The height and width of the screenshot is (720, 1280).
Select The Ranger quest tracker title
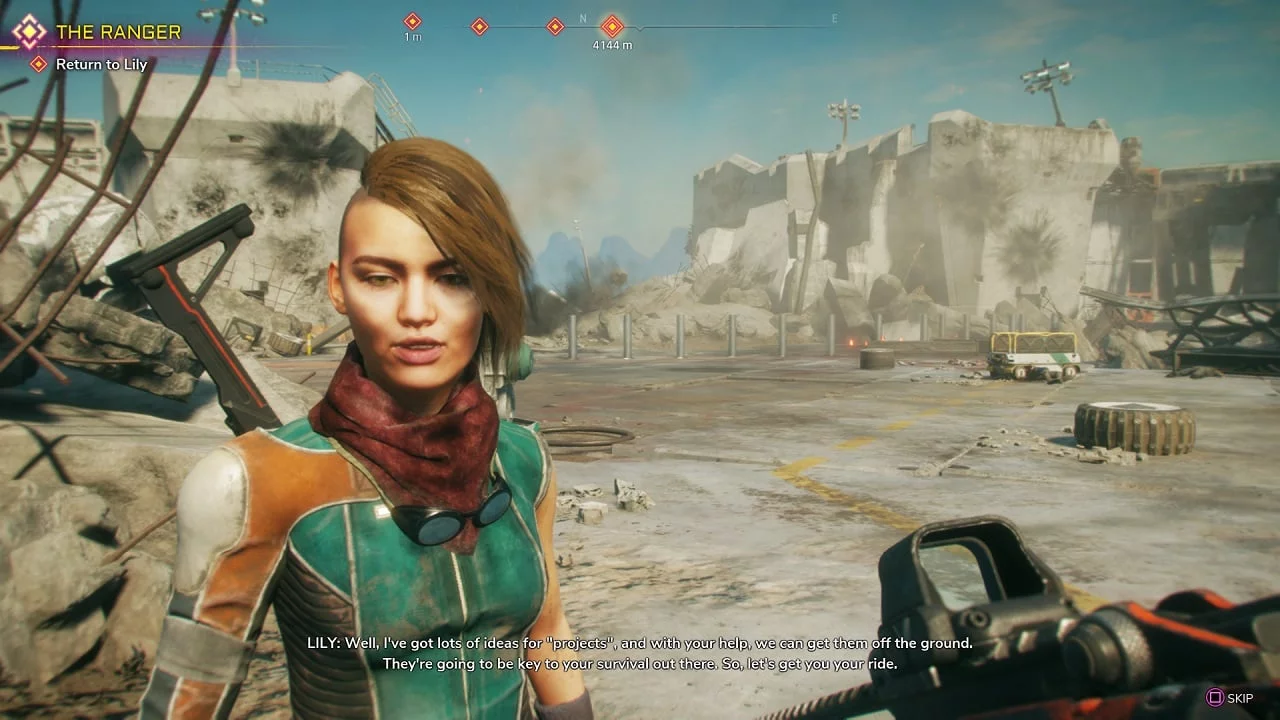pyautogui.click(x=118, y=32)
